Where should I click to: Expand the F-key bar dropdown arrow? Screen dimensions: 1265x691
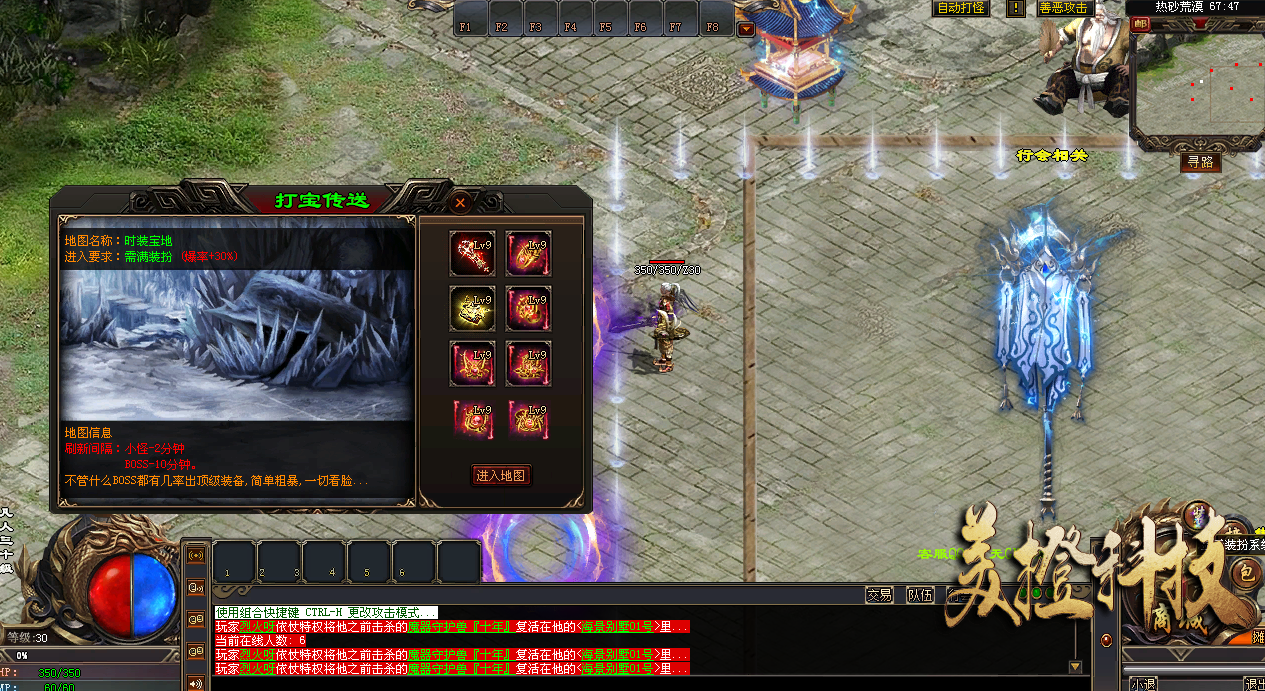(746, 29)
